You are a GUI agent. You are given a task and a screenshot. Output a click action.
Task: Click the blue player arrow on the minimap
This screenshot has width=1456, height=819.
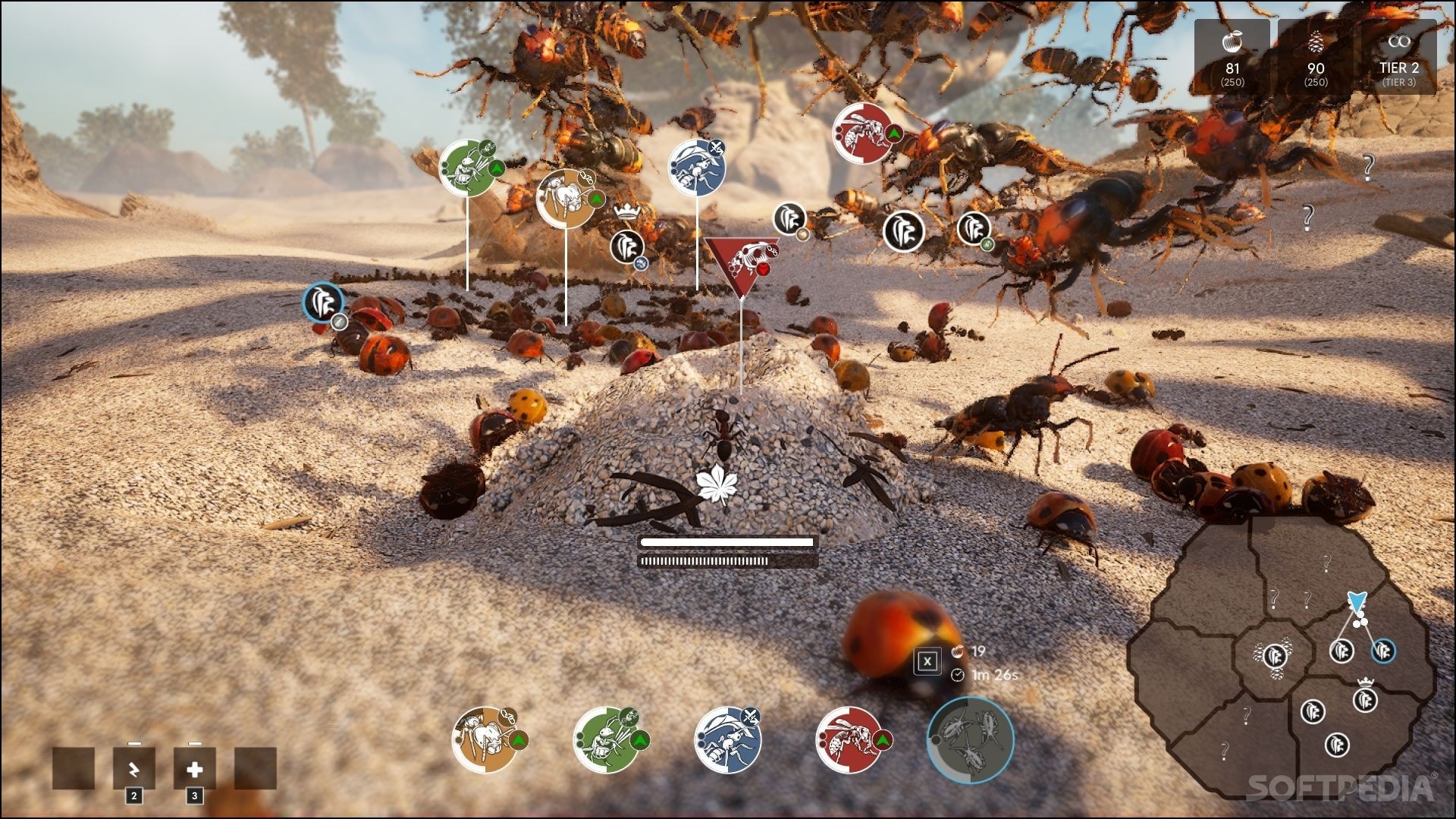pos(1356,602)
